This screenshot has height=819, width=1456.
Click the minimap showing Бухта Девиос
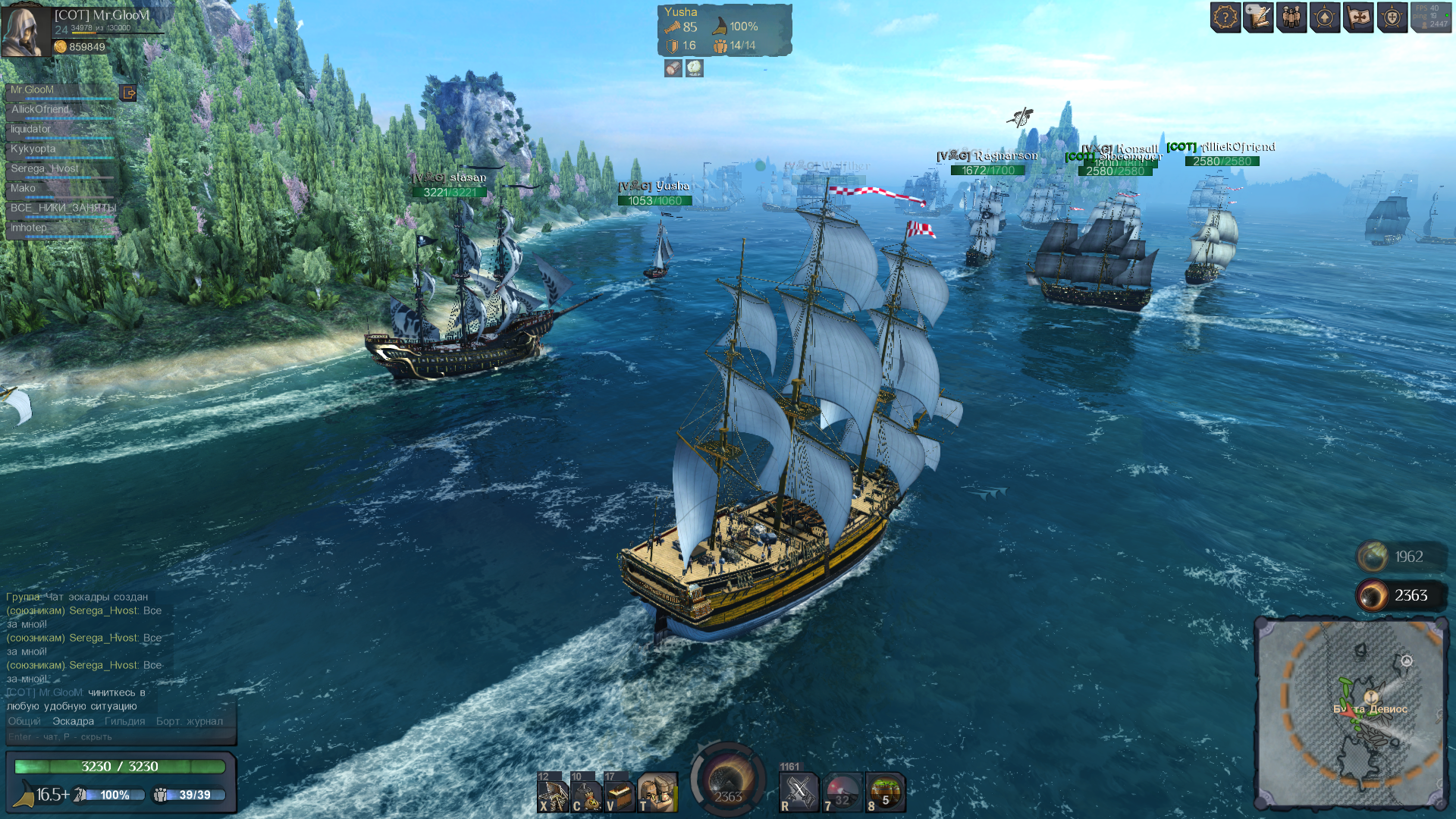pyautogui.click(x=1351, y=711)
